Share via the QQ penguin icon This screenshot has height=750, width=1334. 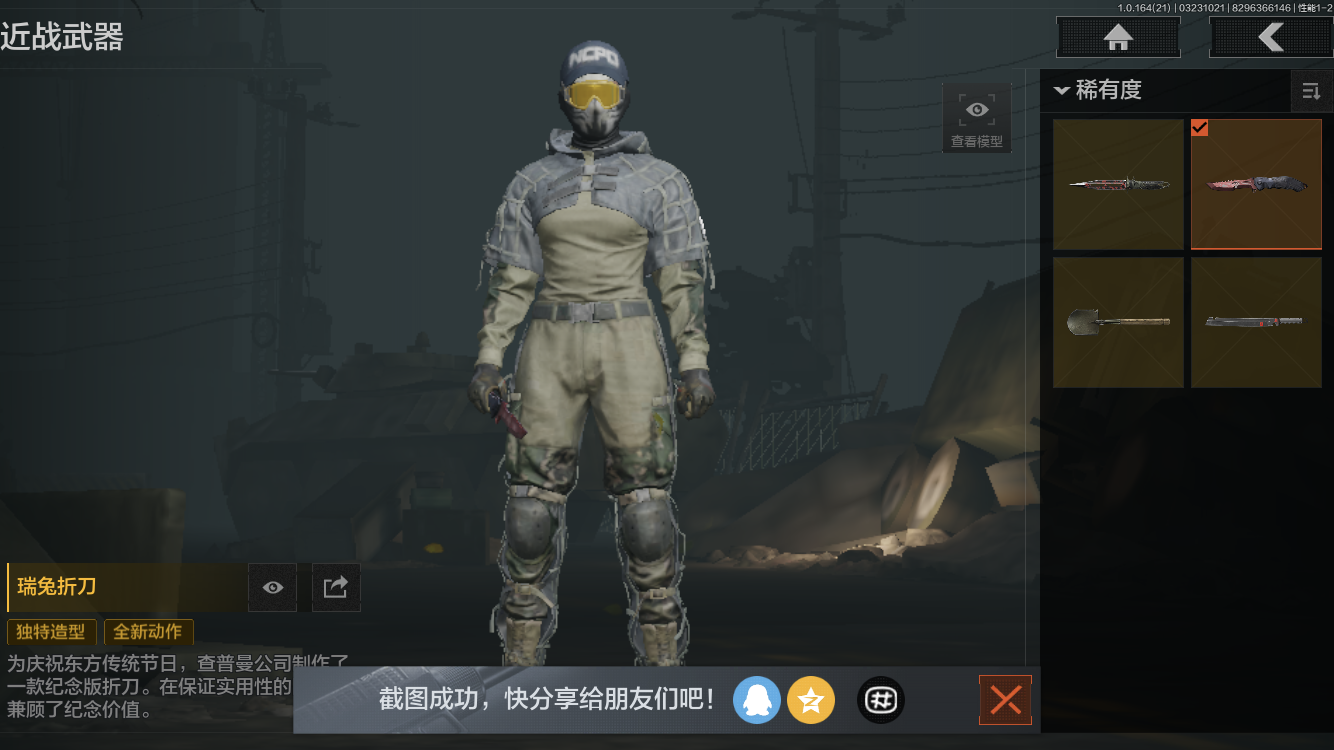[757, 700]
